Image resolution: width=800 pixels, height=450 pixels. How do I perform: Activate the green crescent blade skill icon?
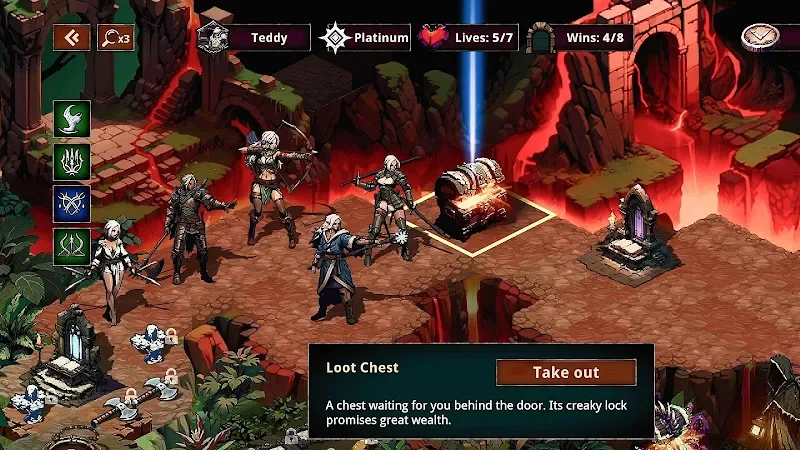tap(72, 118)
